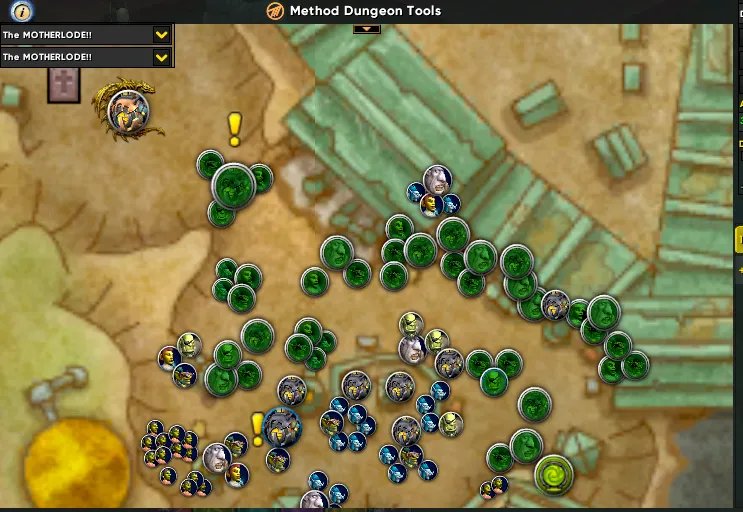
Task: Expand the lower MOTHERLODE dropdown
Action: [161, 57]
